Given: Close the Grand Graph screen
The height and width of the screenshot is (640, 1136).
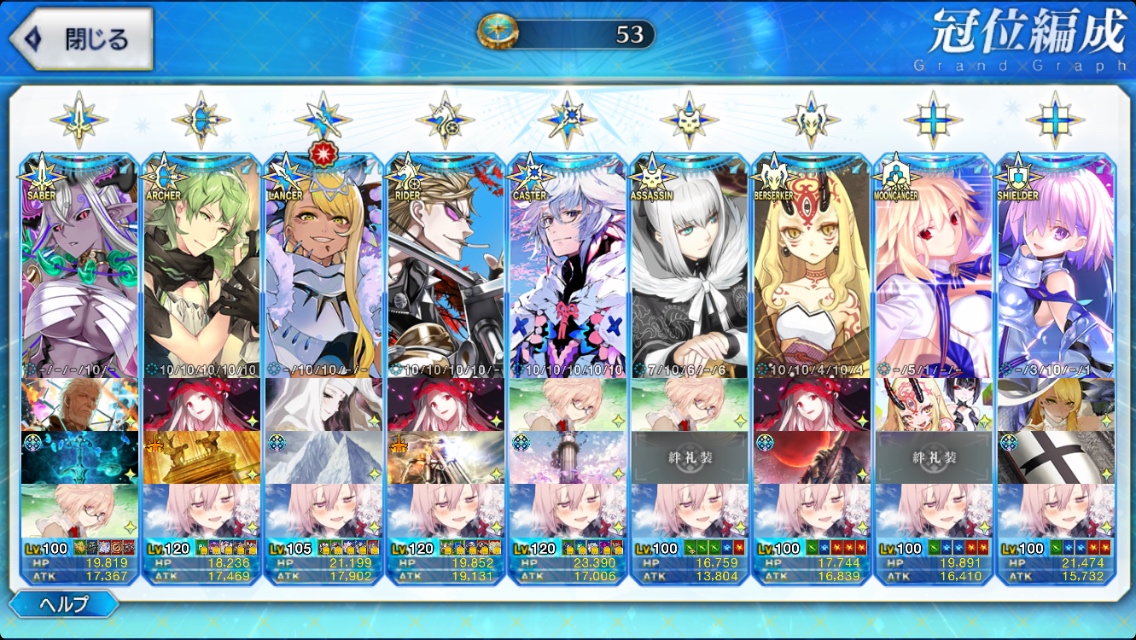Looking at the screenshot, I should click(x=82, y=40).
